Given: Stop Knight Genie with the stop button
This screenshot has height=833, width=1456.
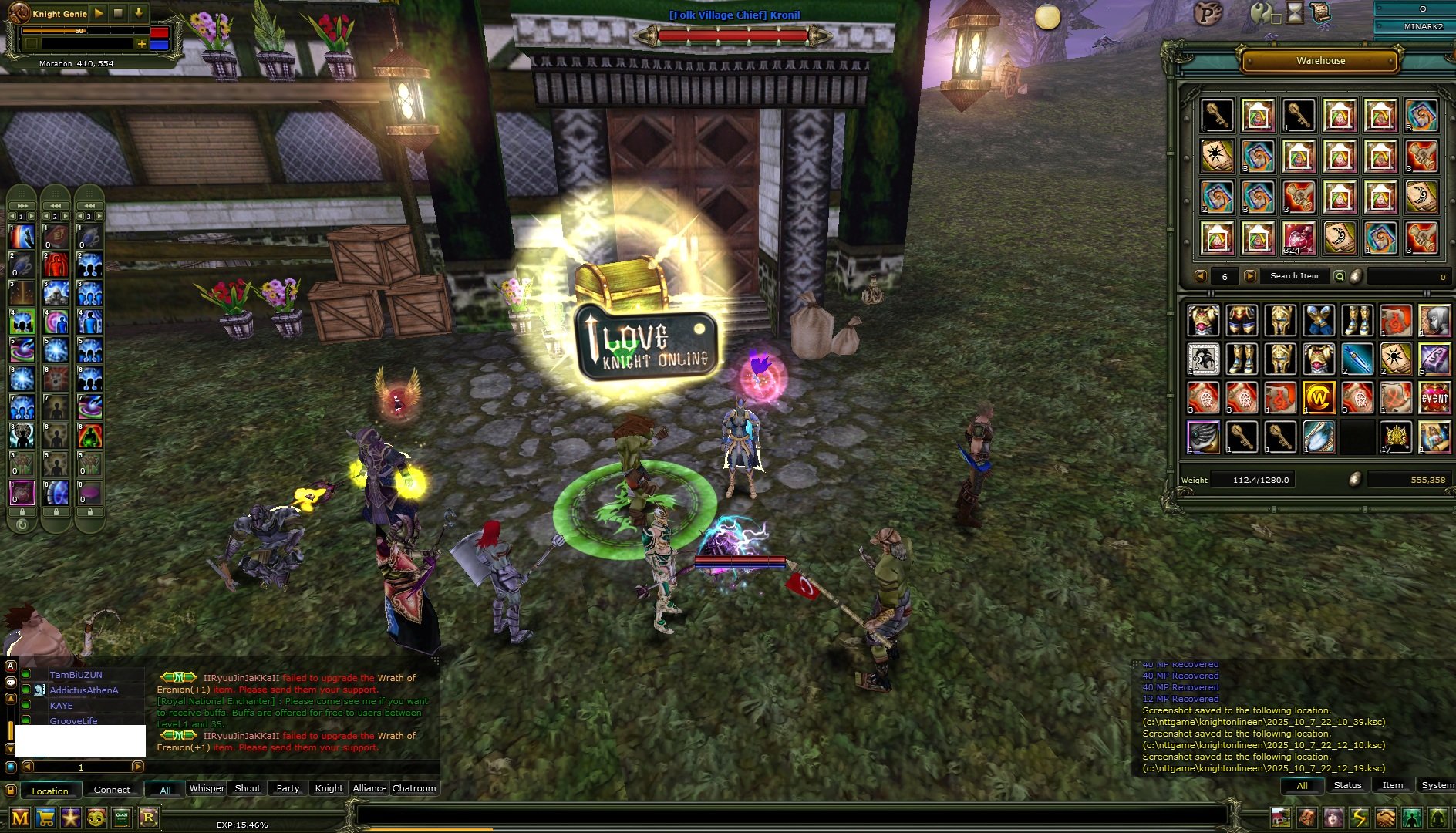Looking at the screenshot, I should click(x=118, y=13).
